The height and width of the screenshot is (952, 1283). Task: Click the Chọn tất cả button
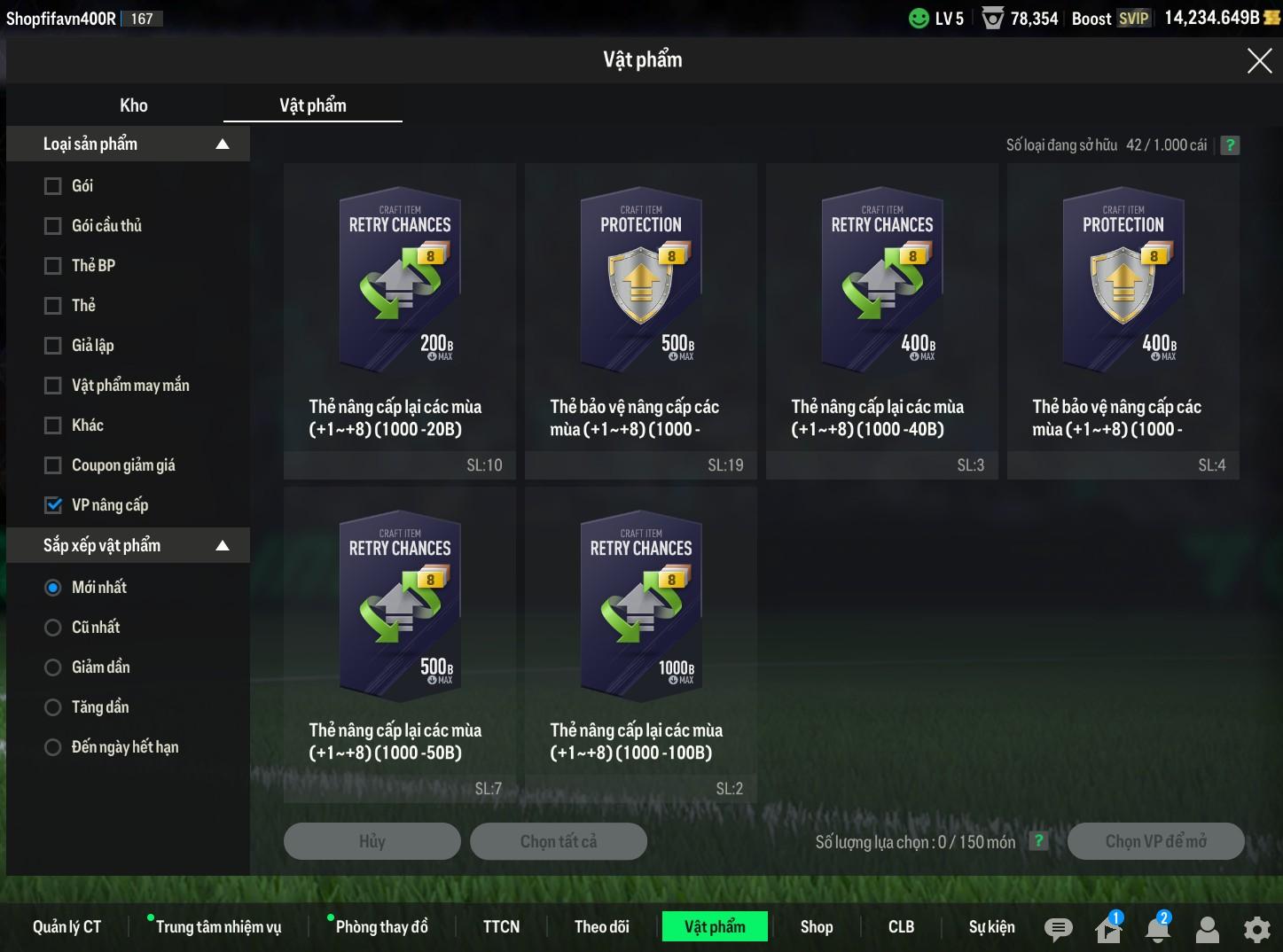[559, 841]
